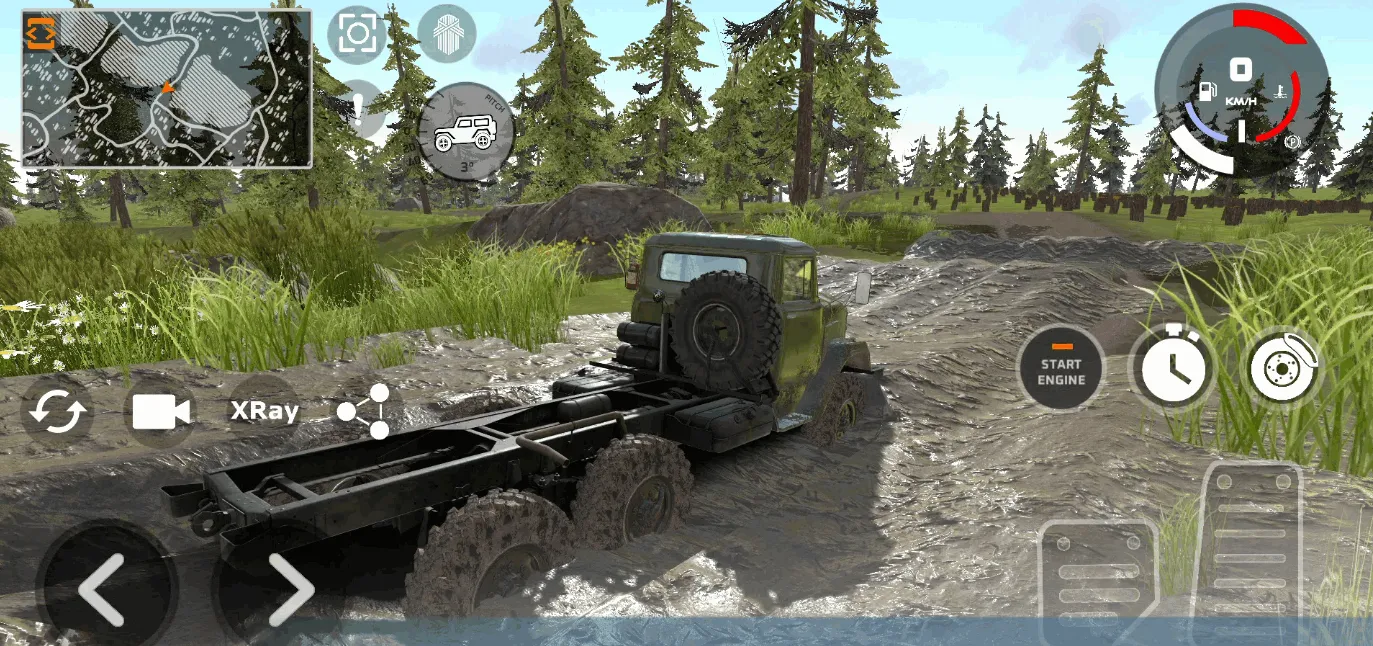Activate the screenshot capture frame icon
Image resolution: width=1373 pixels, height=646 pixels.
356,34
